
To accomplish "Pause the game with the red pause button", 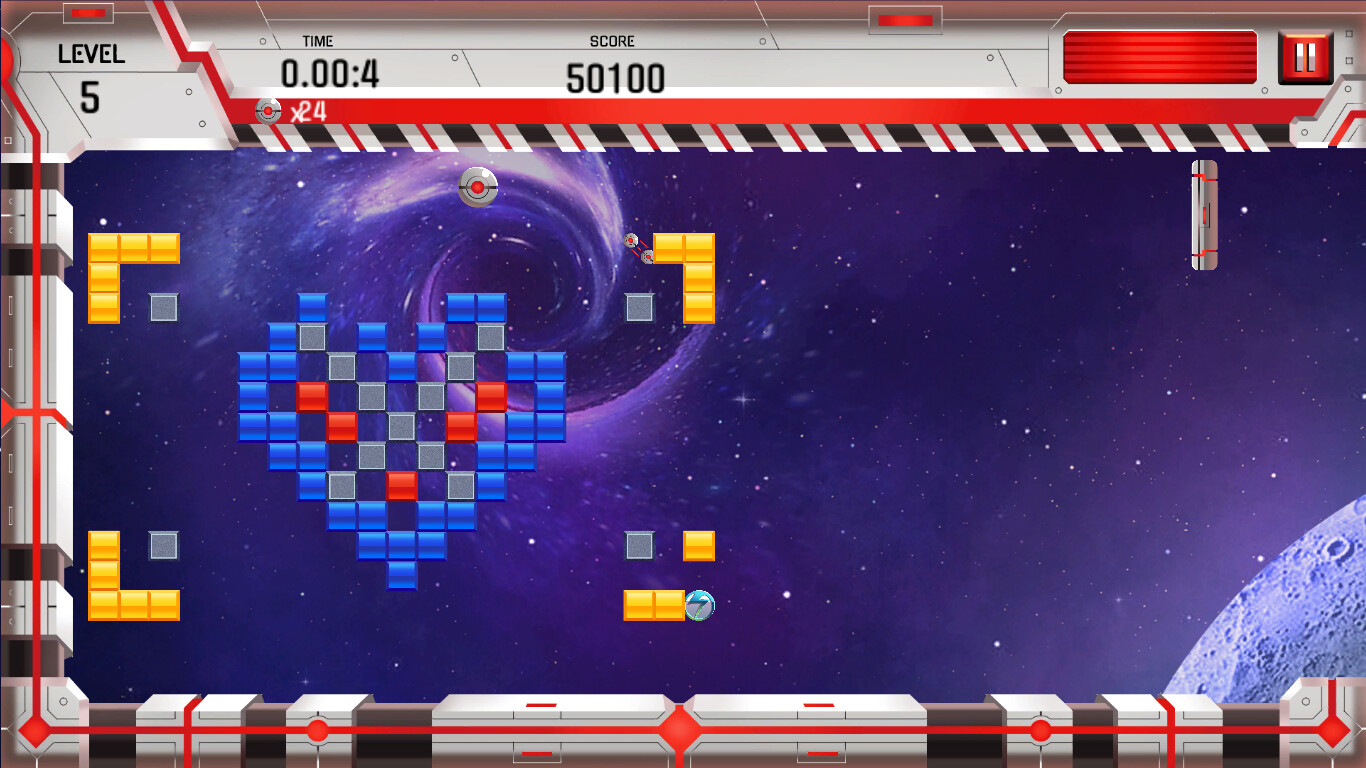I will point(1305,57).
